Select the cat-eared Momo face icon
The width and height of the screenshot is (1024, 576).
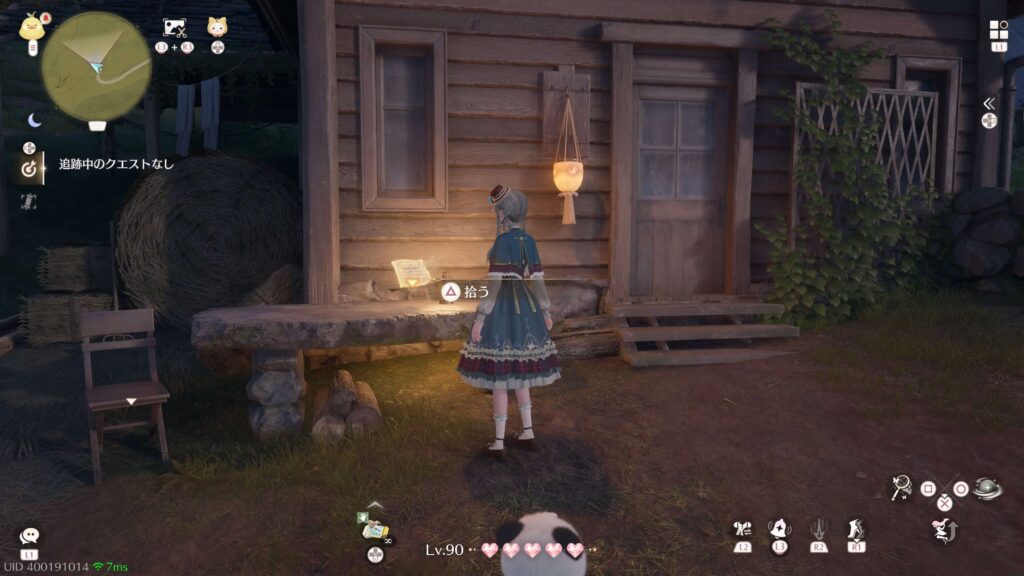pos(217,28)
